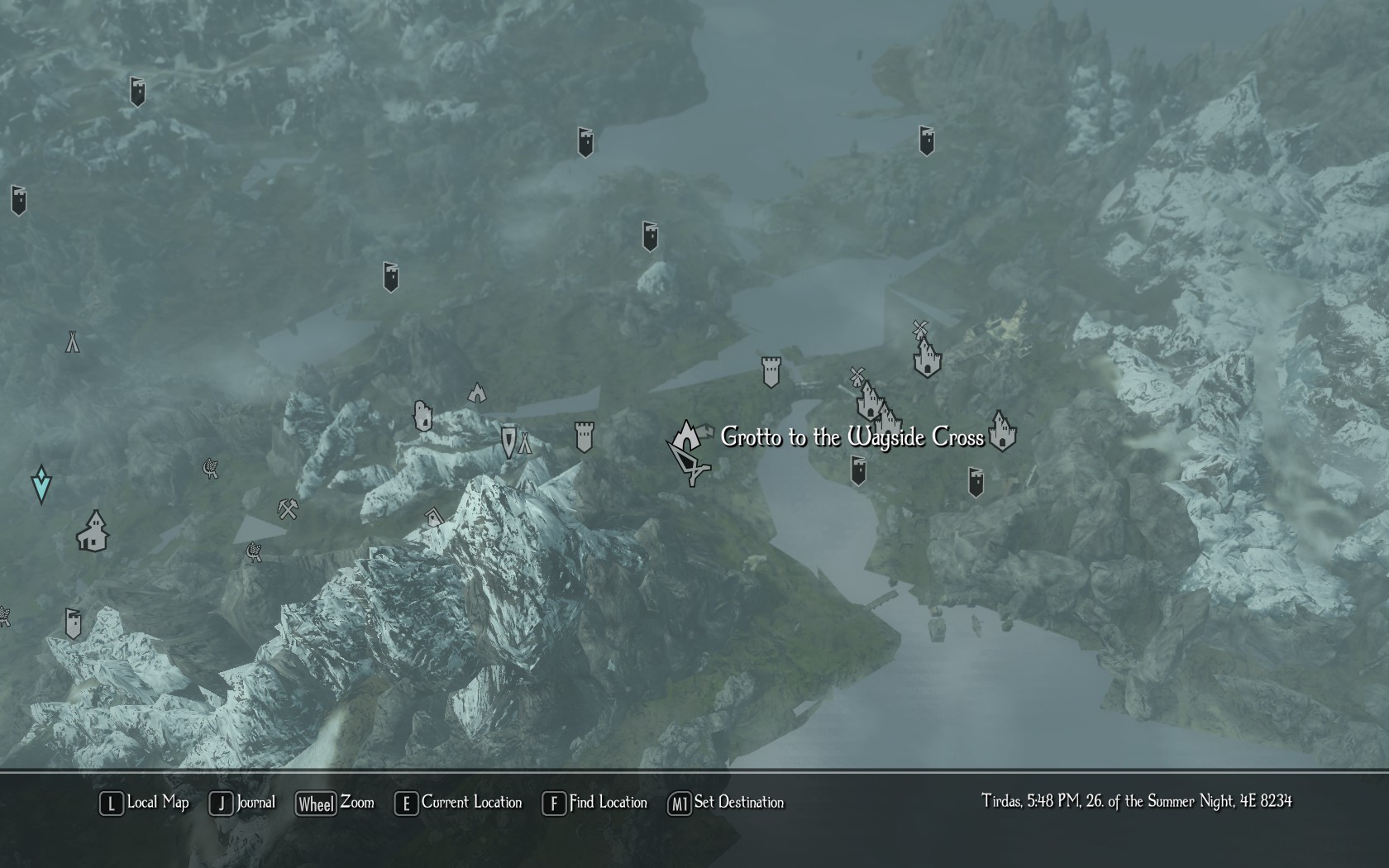Select the chapel building map marker
The image size is (1389, 868).
(x=93, y=531)
